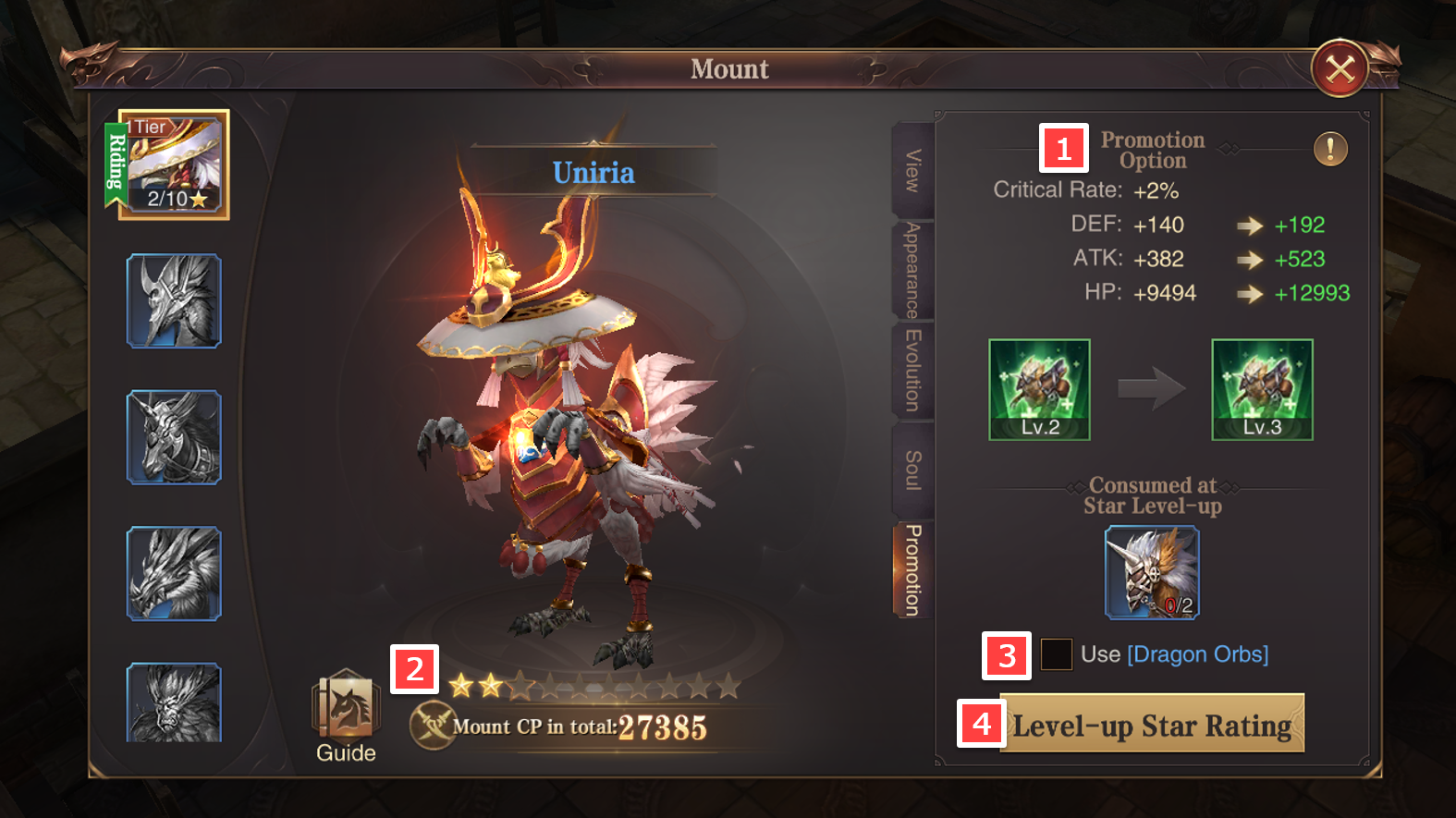The image size is (1456, 818).
Task: Select the Uniria riding mount thumbnail
Action: click(x=175, y=165)
